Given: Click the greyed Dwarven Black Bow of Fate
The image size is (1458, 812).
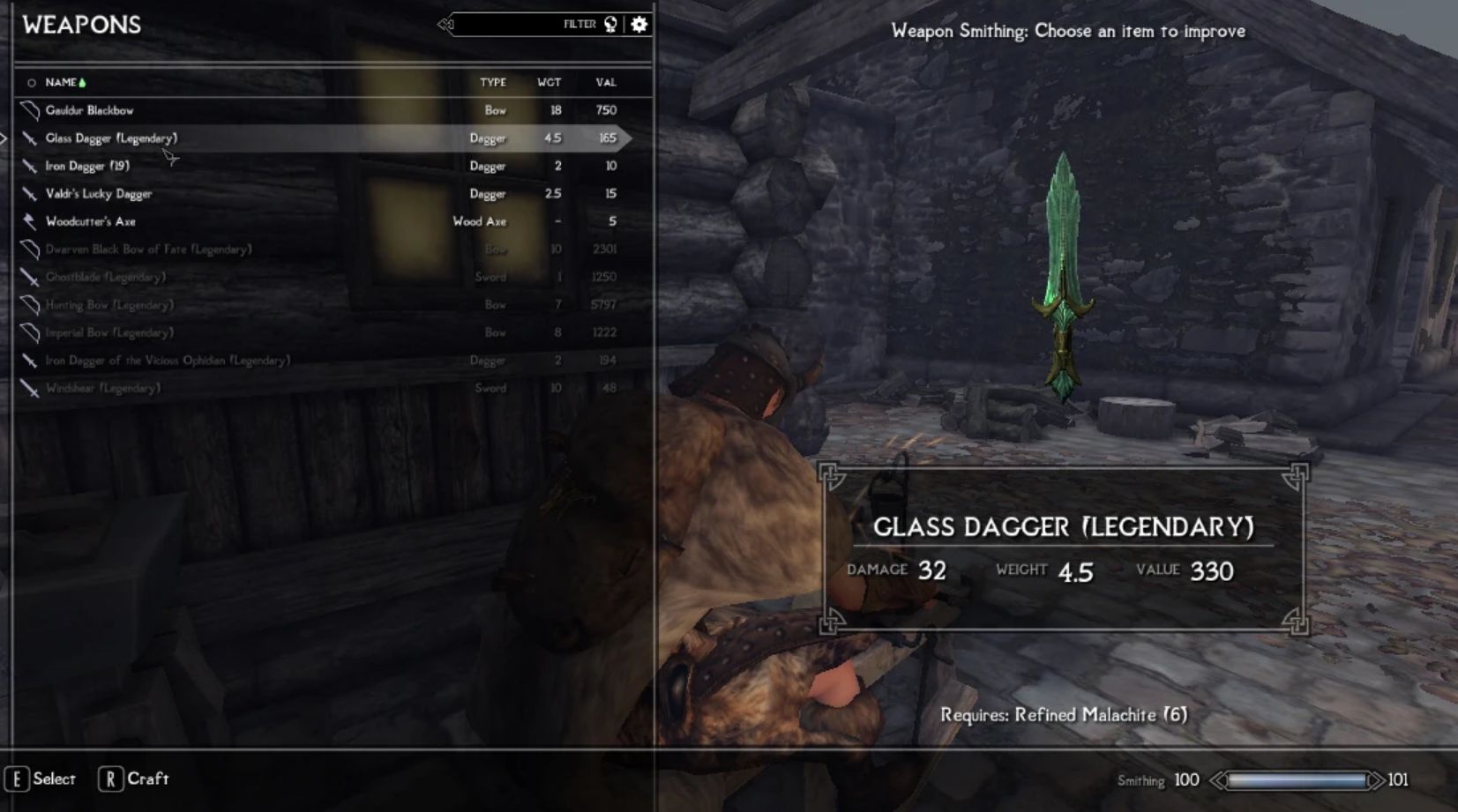Looking at the screenshot, I should coord(148,250).
